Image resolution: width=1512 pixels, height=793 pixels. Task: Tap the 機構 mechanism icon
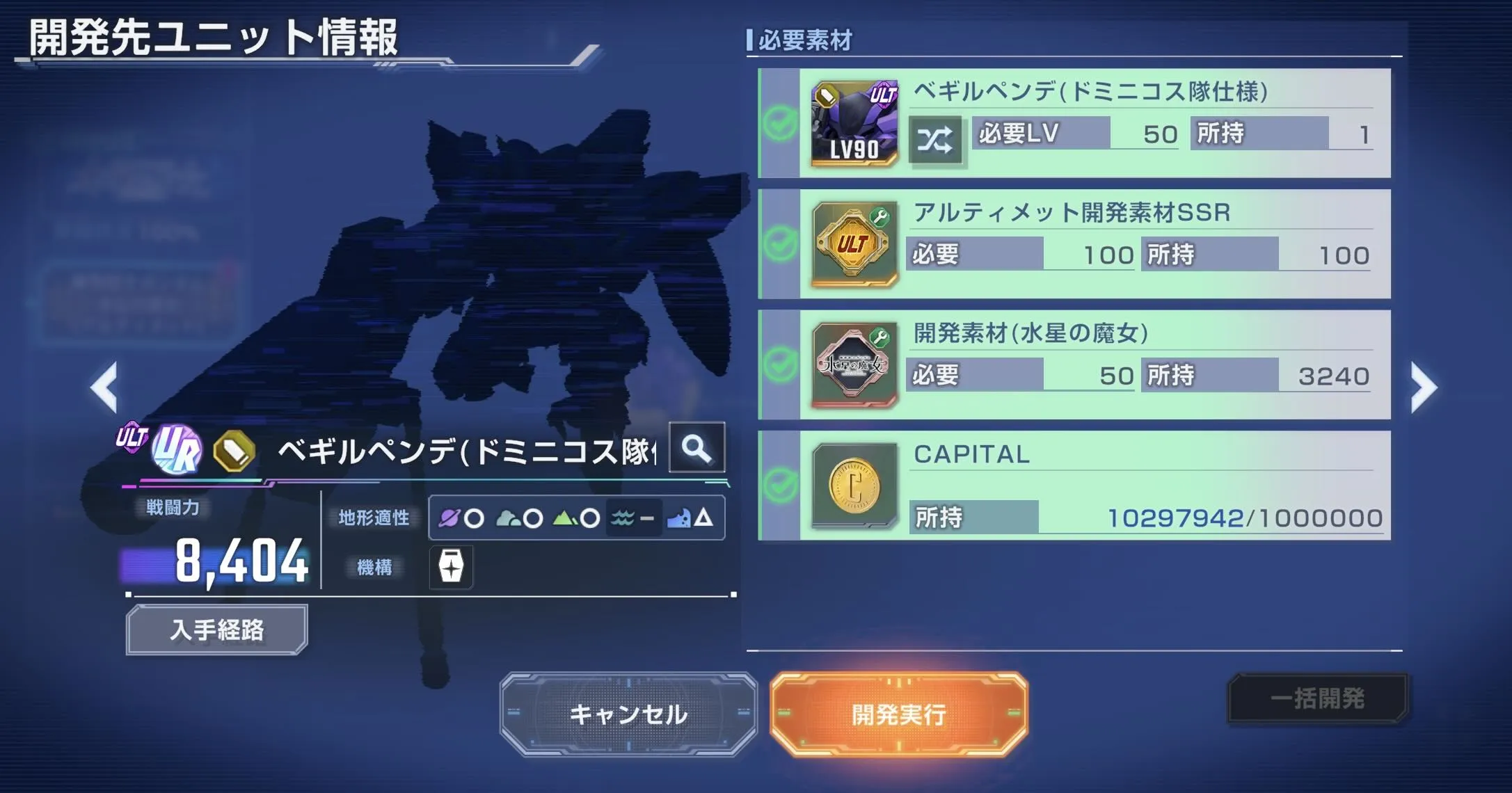pos(450,568)
